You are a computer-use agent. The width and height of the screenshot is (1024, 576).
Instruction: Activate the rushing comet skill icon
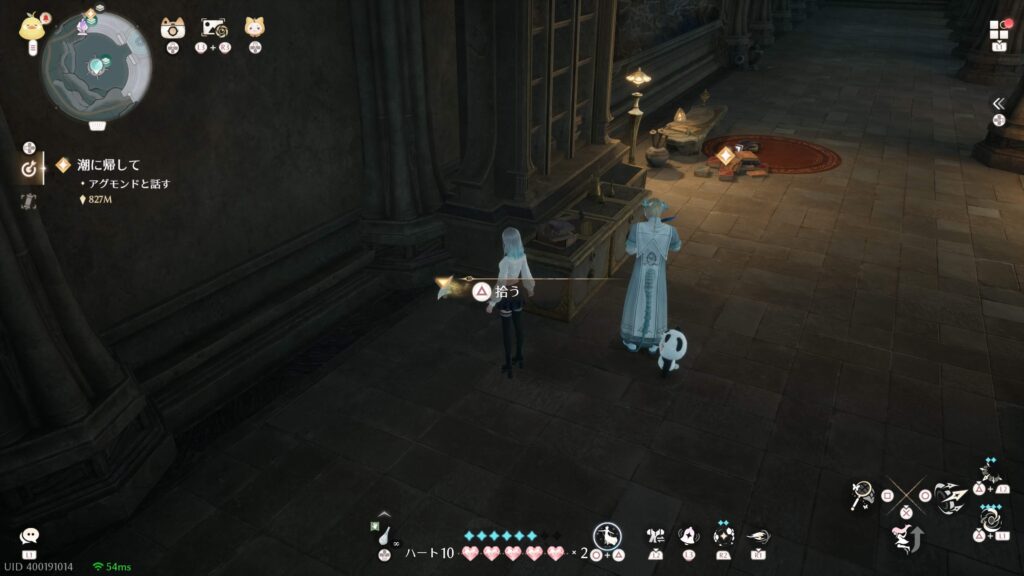click(x=758, y=536)
